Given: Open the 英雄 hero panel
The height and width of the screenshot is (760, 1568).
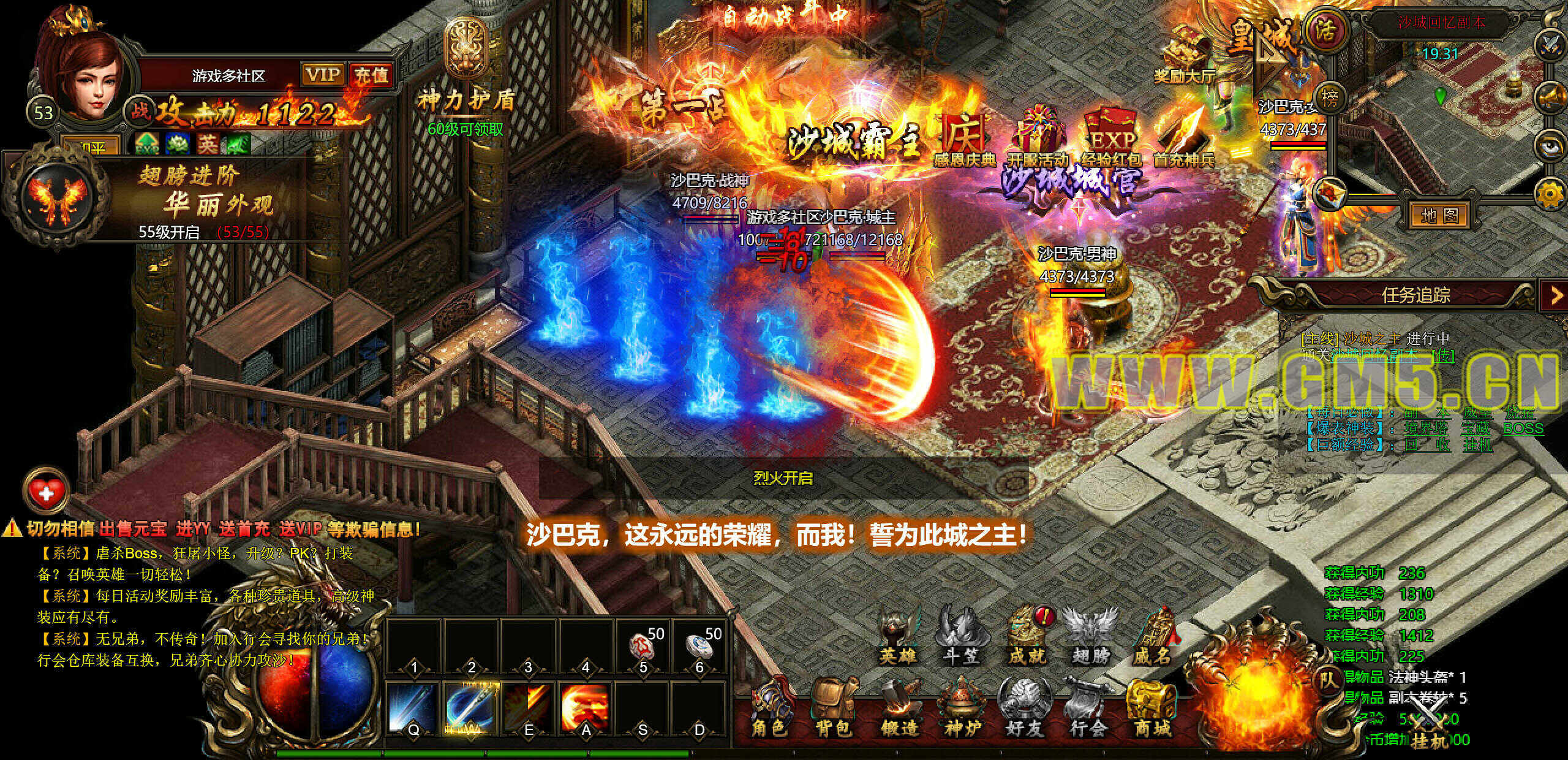Looking at the screenshot, I should click(x=898, y=636).
